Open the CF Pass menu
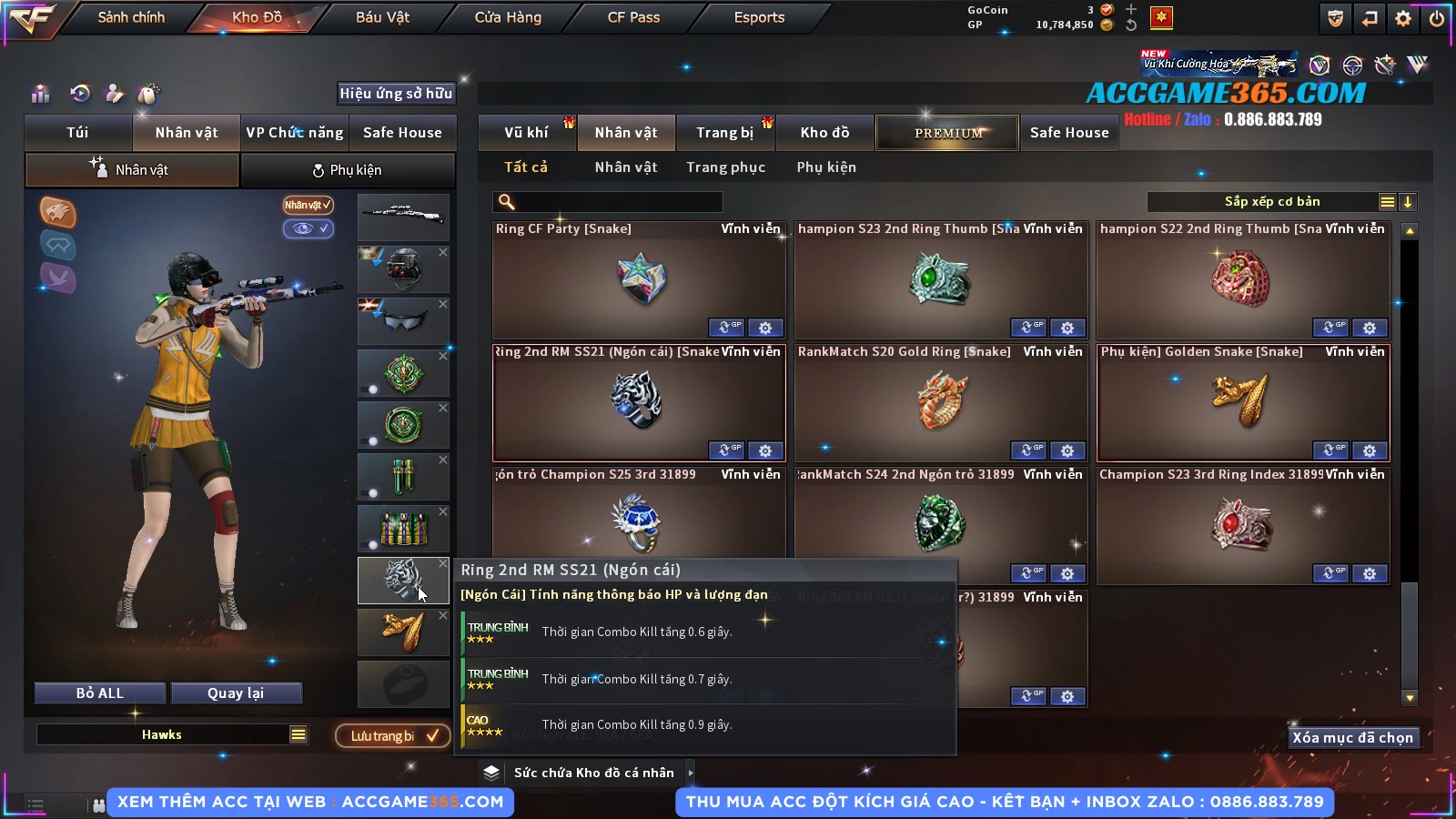Screen dimensions: 1456x819 coord(633,17)
